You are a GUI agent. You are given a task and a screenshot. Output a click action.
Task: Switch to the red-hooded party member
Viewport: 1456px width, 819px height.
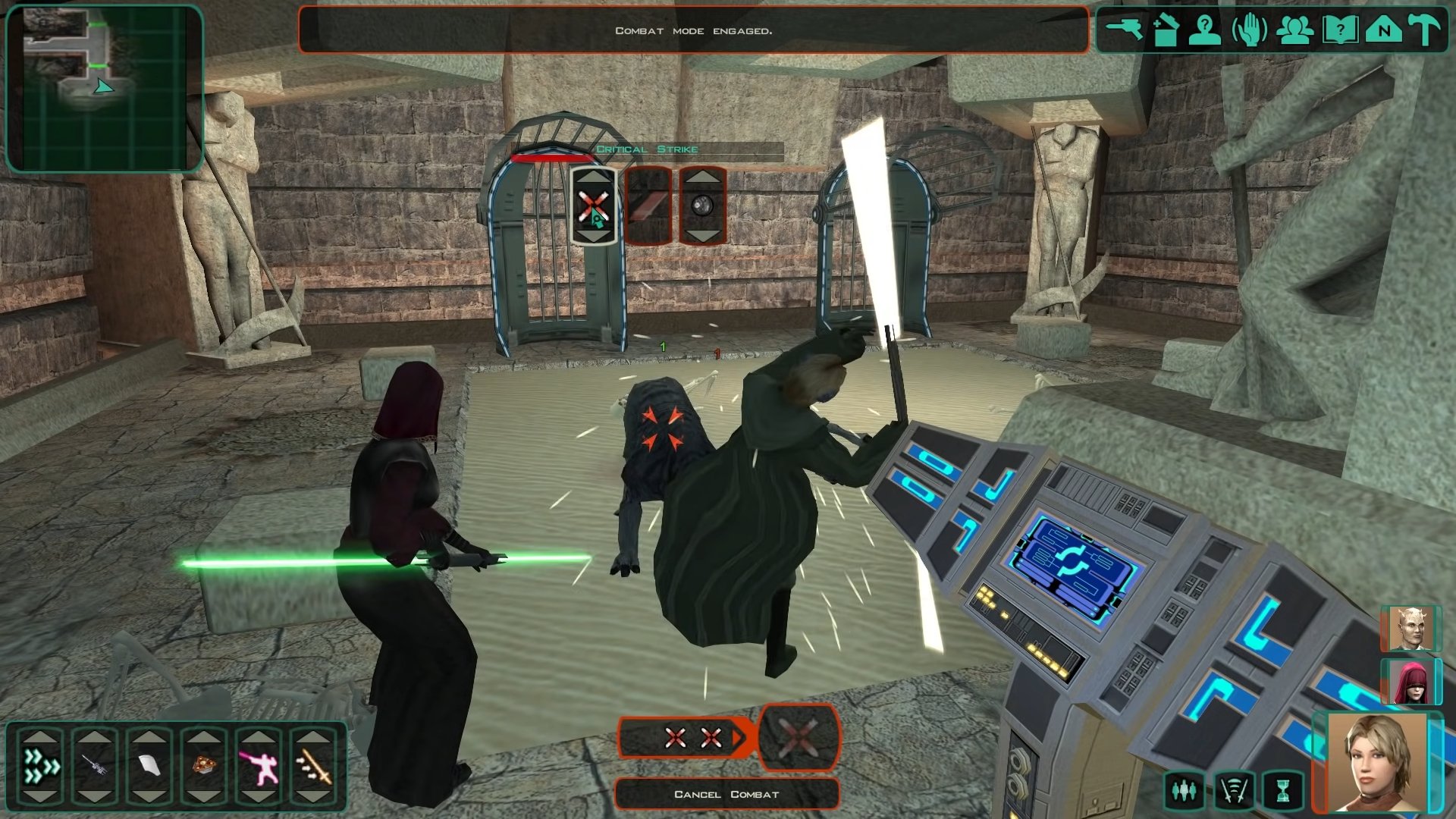click(1410, 681)
